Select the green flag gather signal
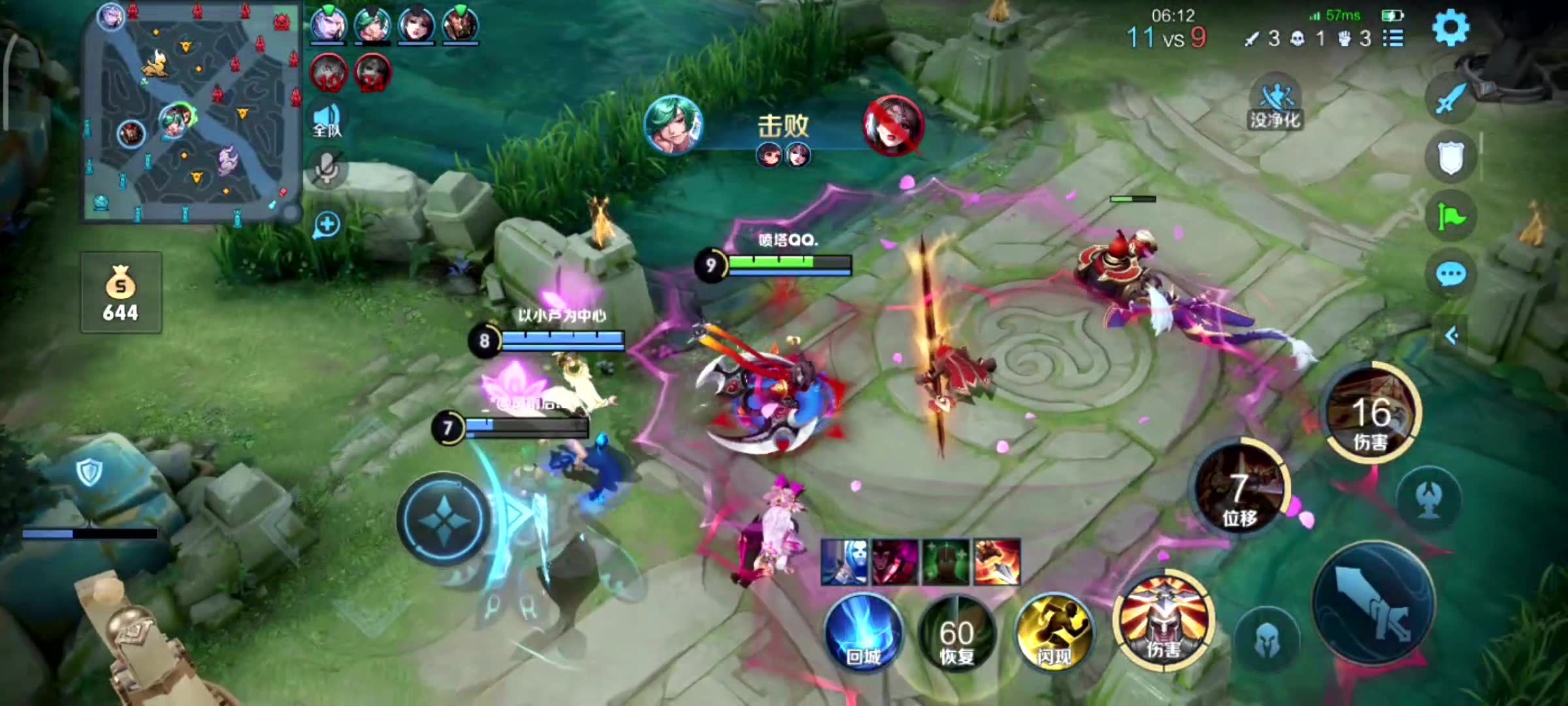This screenshot has width=1568, height=706. (1450, 217)
